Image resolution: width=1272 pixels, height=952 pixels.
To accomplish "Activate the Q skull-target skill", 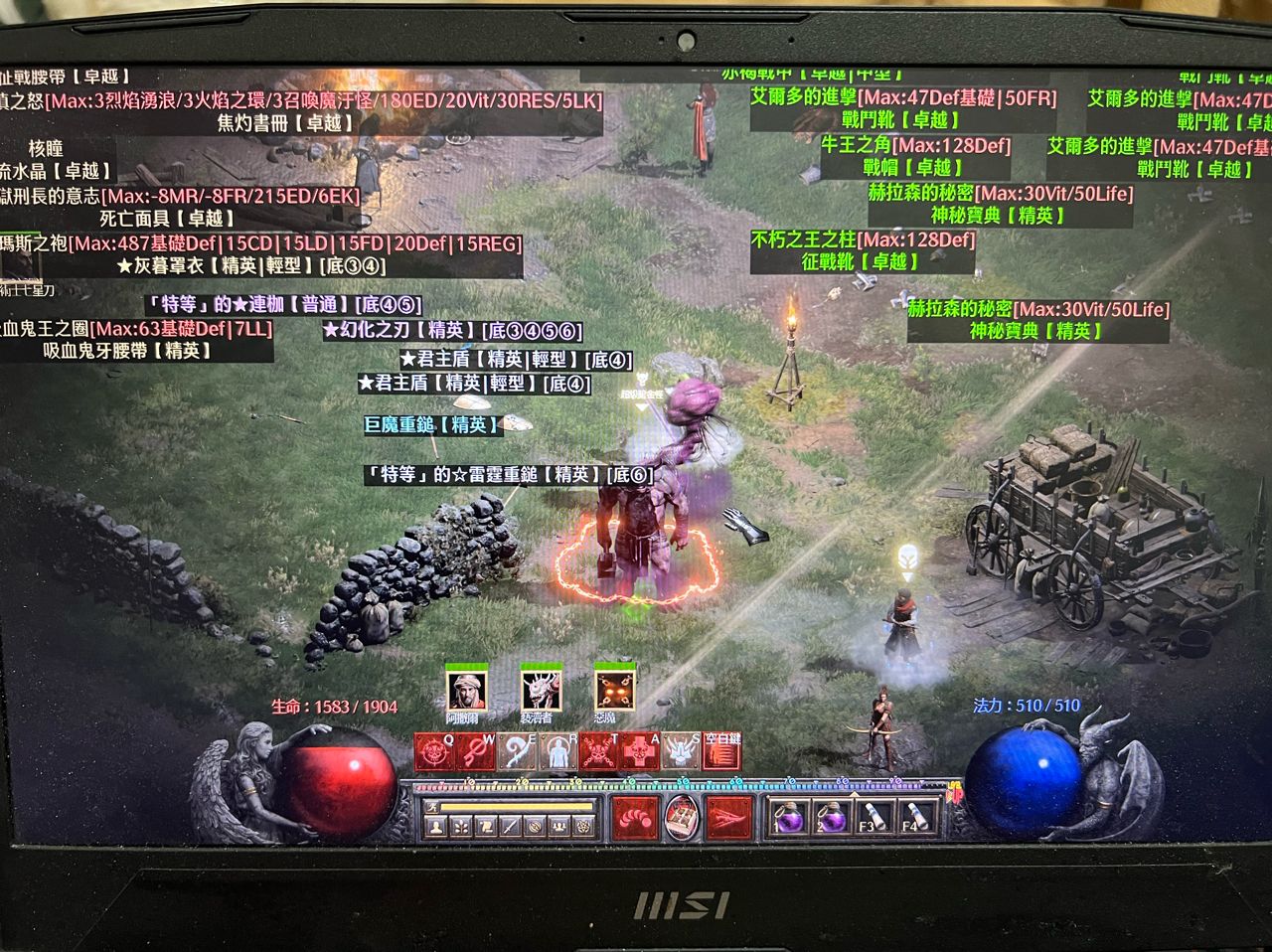I will click(x=434, y=752).
